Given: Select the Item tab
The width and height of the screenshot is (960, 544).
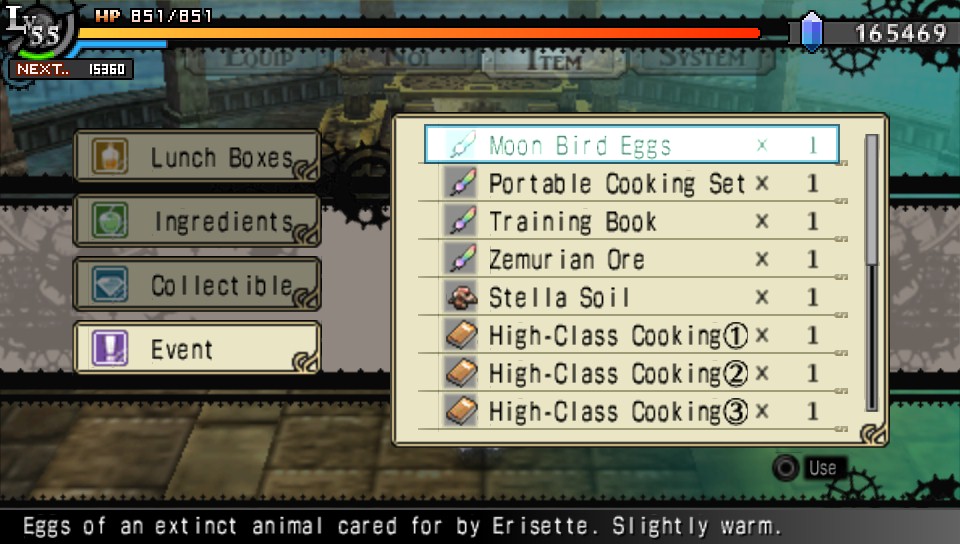Looking at the screenshot, I should coord(551,60).
